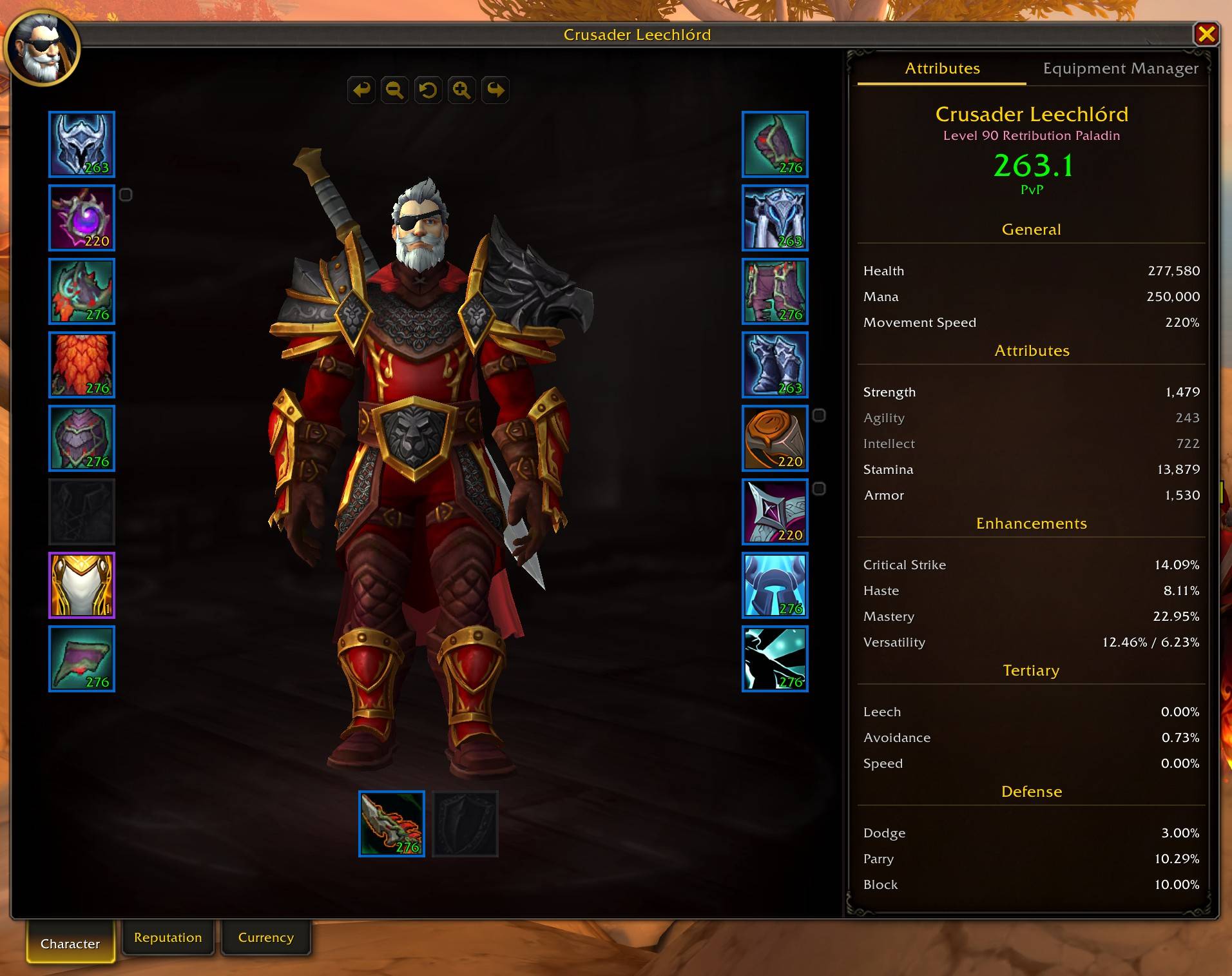Check the box beside the trinket slot
This screenshot has height=976, width=1232.
coord(819,488)
